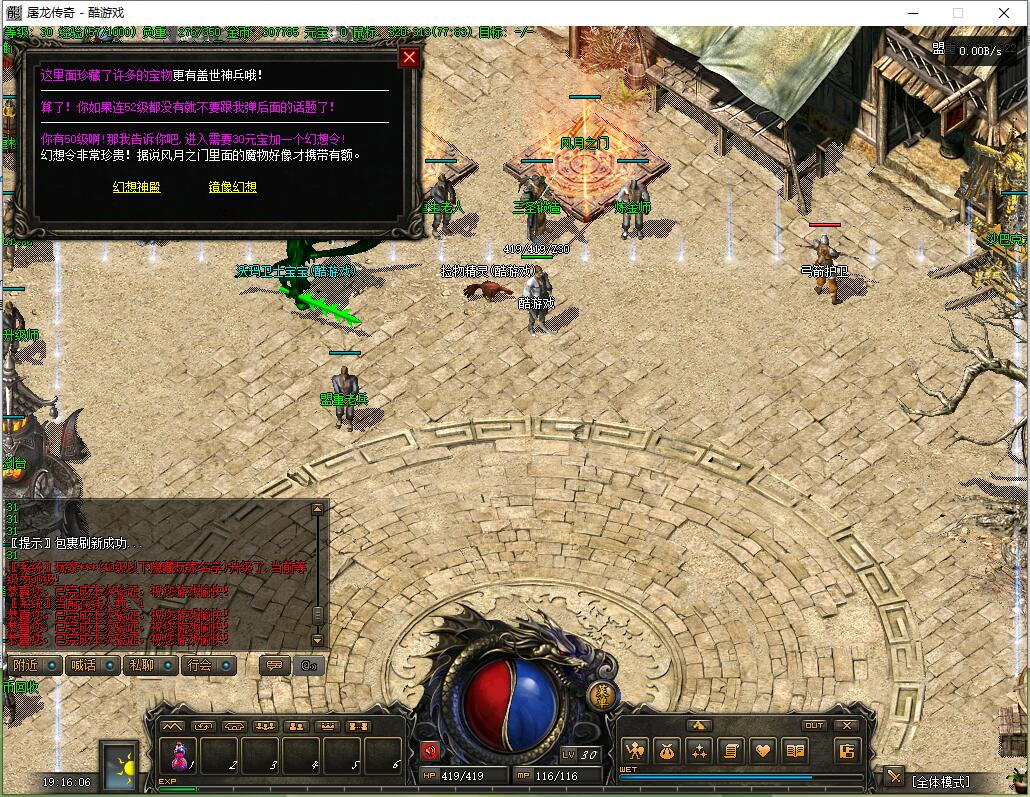Open the bag inventory icon
The height and width of the screenshot is (797, 1030).
[667, 750]
